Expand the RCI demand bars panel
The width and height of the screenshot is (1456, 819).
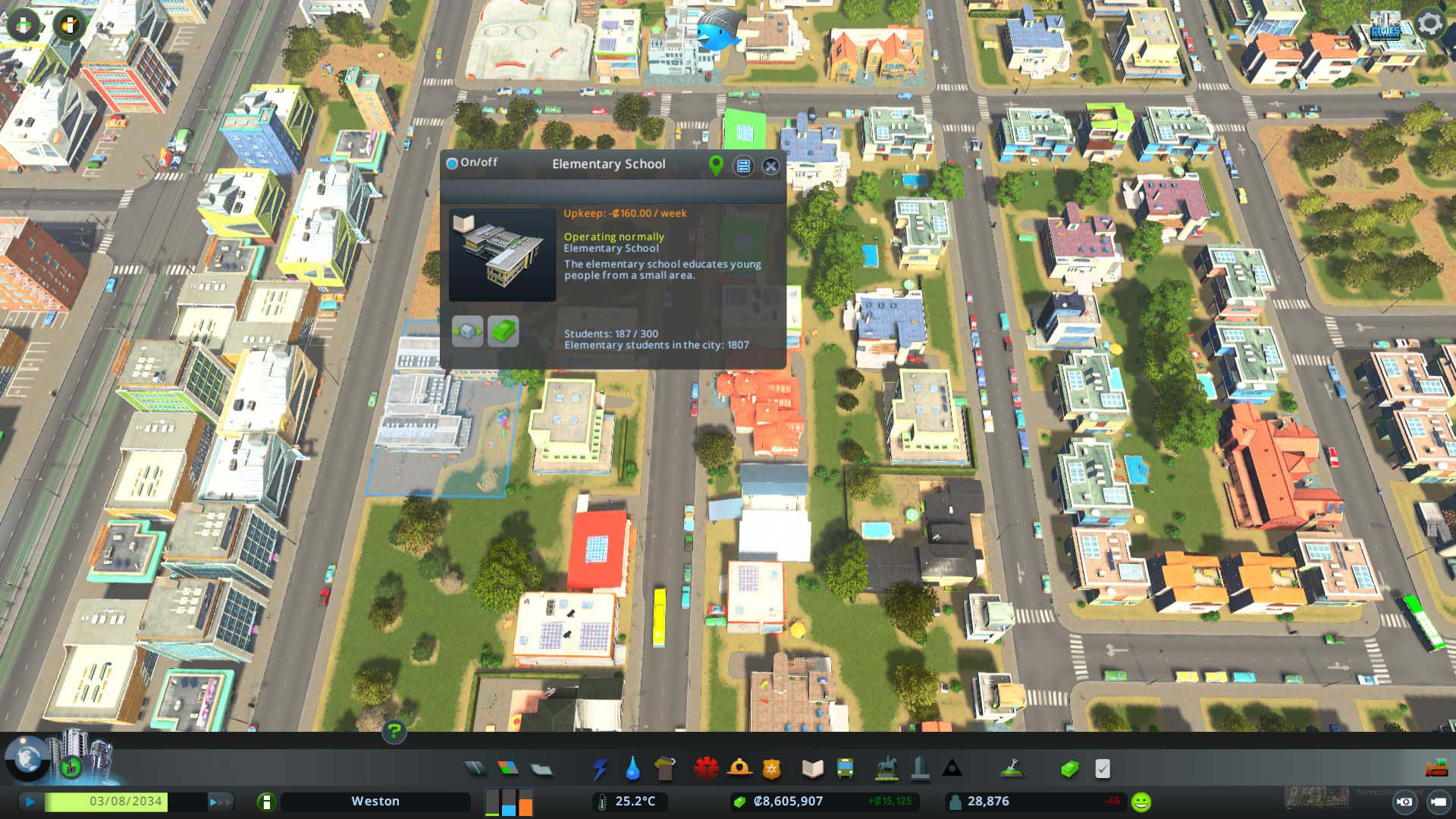(x=509, y=800)
